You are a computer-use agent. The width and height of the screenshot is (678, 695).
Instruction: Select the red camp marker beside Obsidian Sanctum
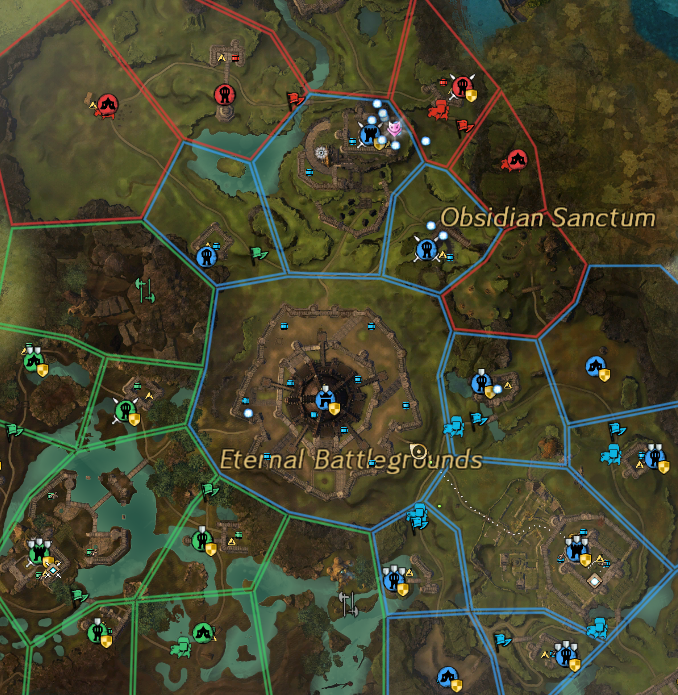pos(516,158)
